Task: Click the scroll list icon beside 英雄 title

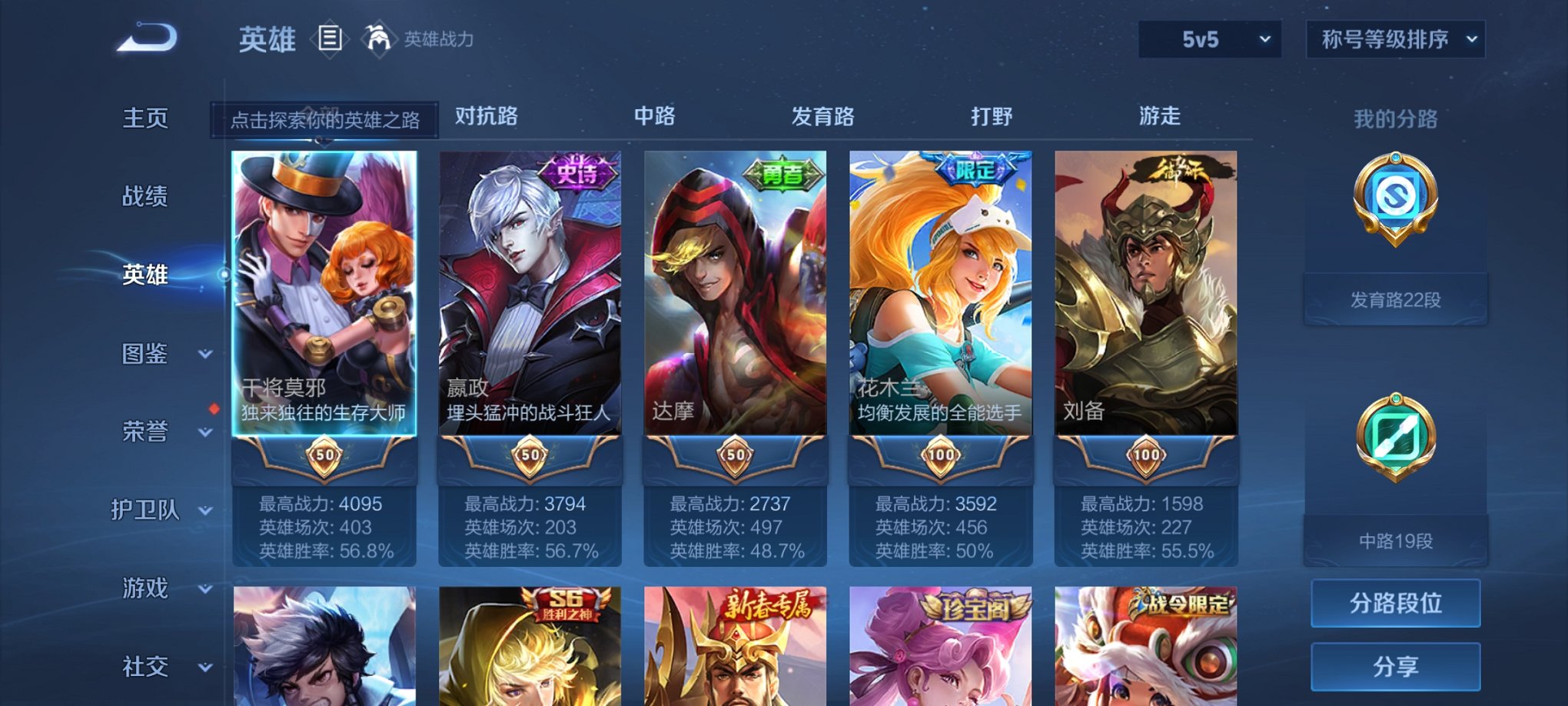Action: (331, 37)
